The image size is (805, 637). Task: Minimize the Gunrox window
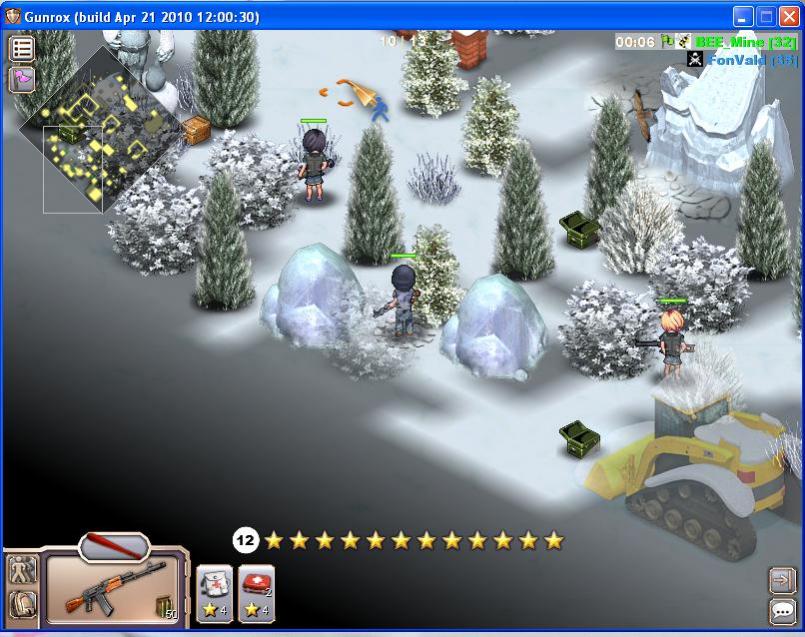(743, 17)
